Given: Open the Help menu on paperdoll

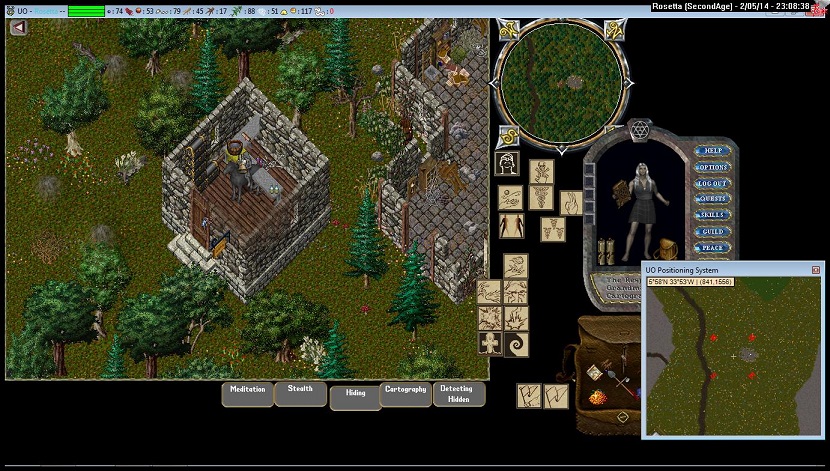Looking at the screenshot, I should (x=713, y=151).
